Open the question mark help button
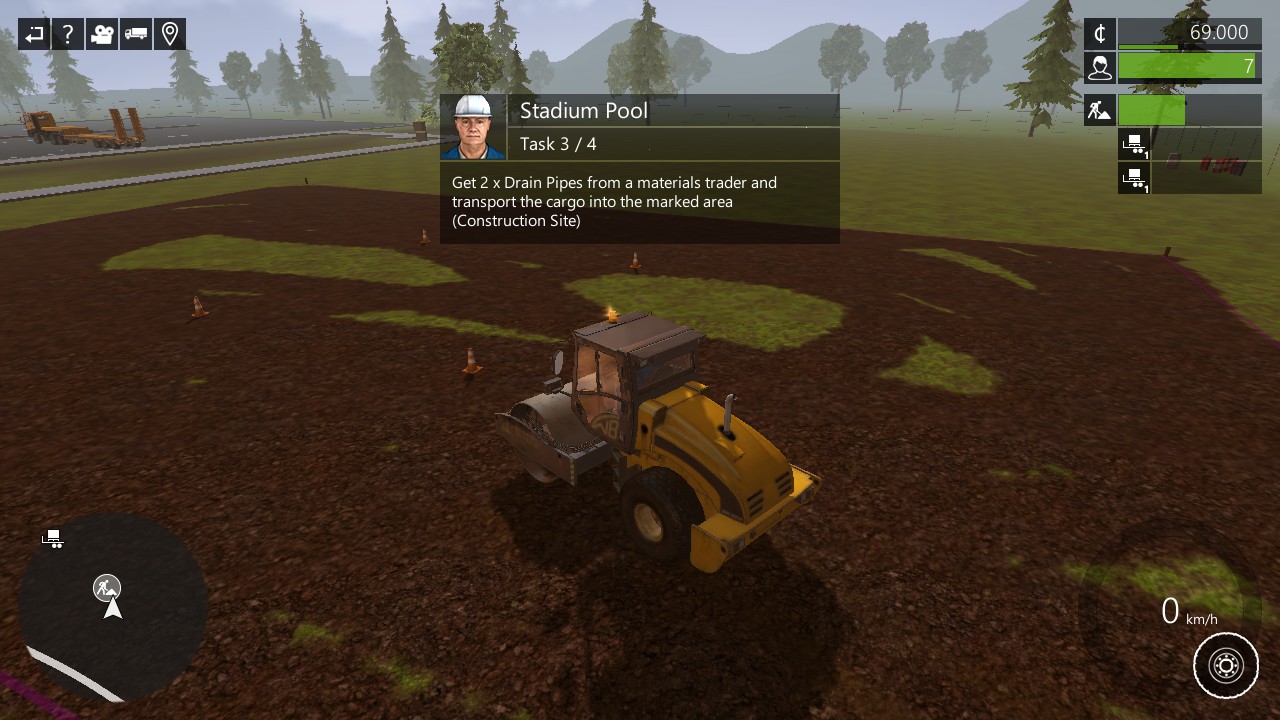Screen dimensions: 1280x720 pyautogui.click(x=68, y=34)
